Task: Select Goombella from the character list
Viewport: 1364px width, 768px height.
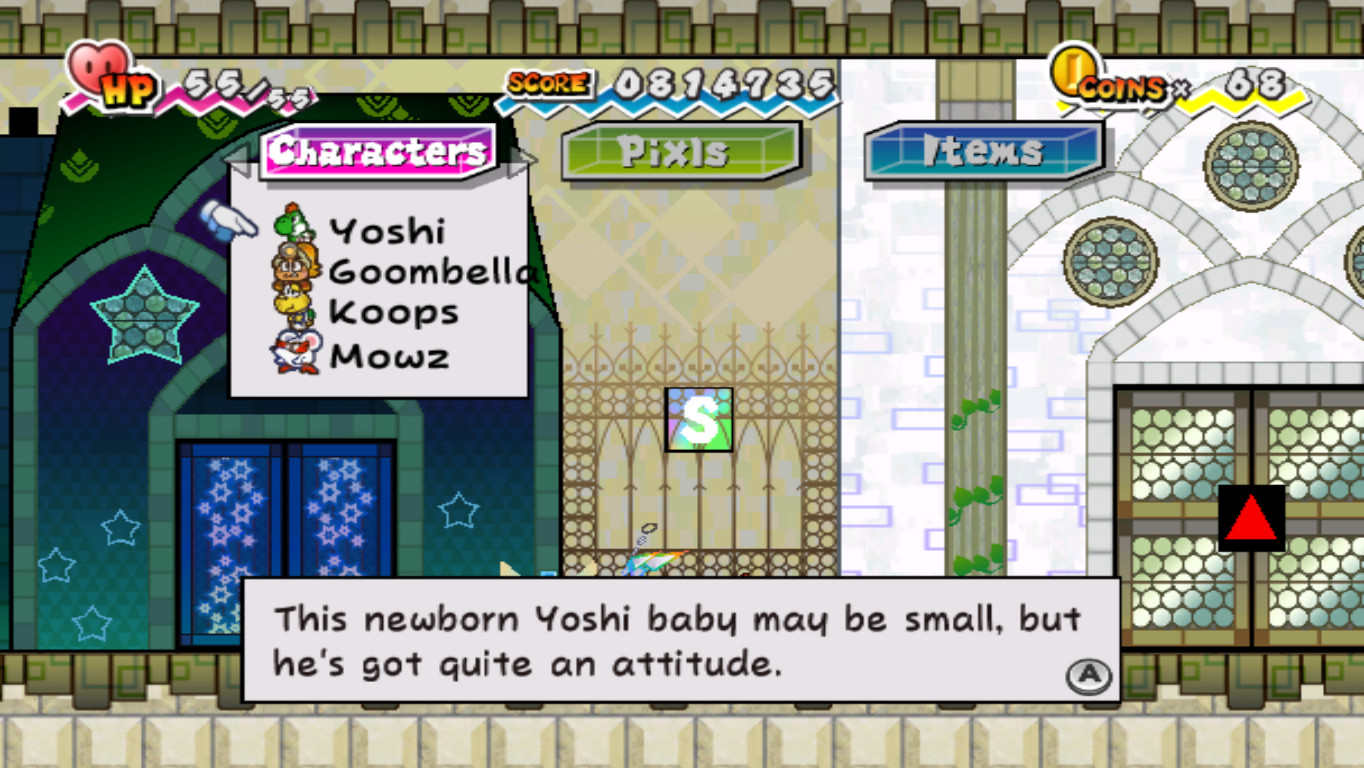Action: (x=420, y=270)
